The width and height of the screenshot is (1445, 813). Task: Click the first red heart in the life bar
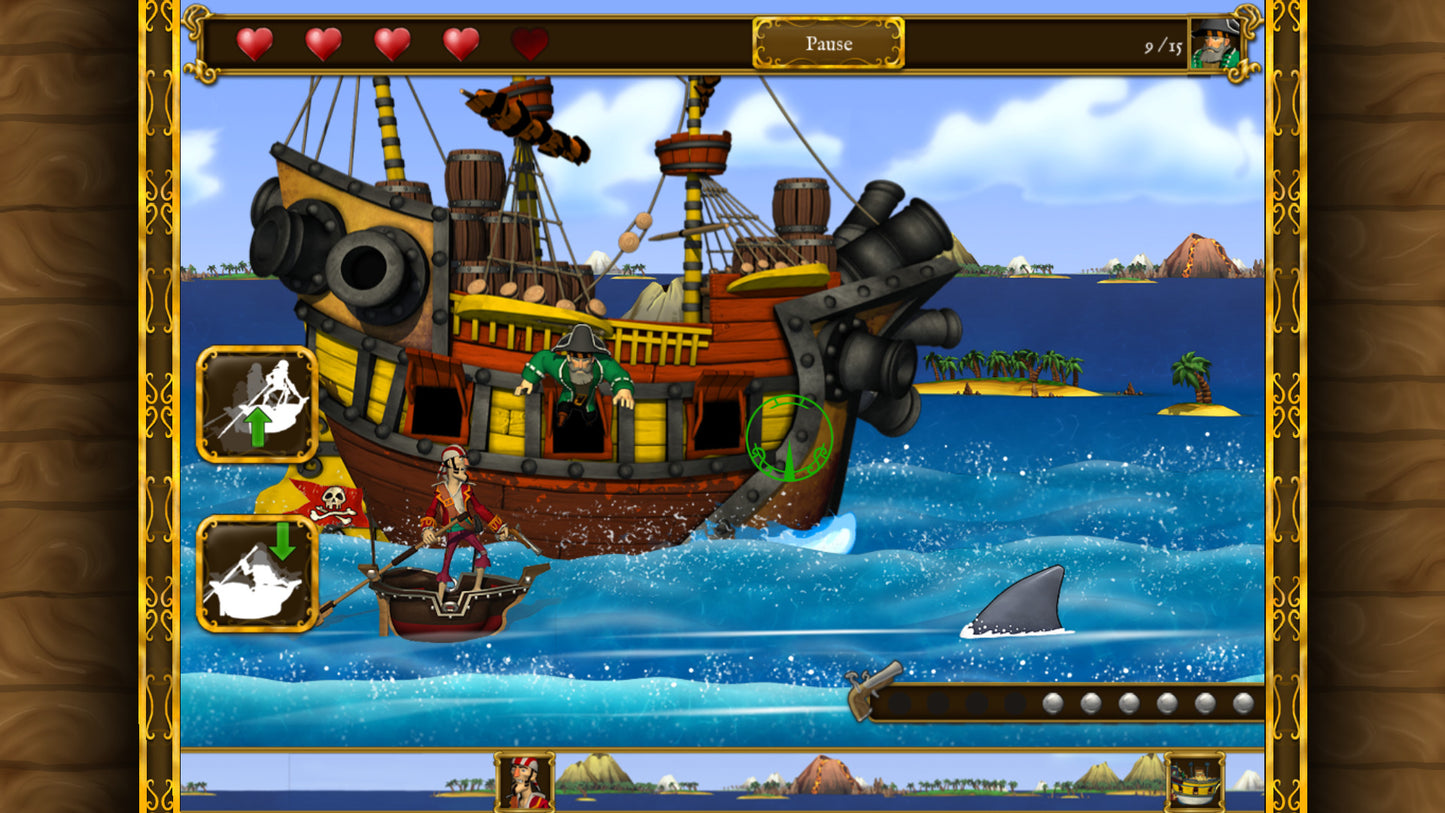(x=254, y=42)
